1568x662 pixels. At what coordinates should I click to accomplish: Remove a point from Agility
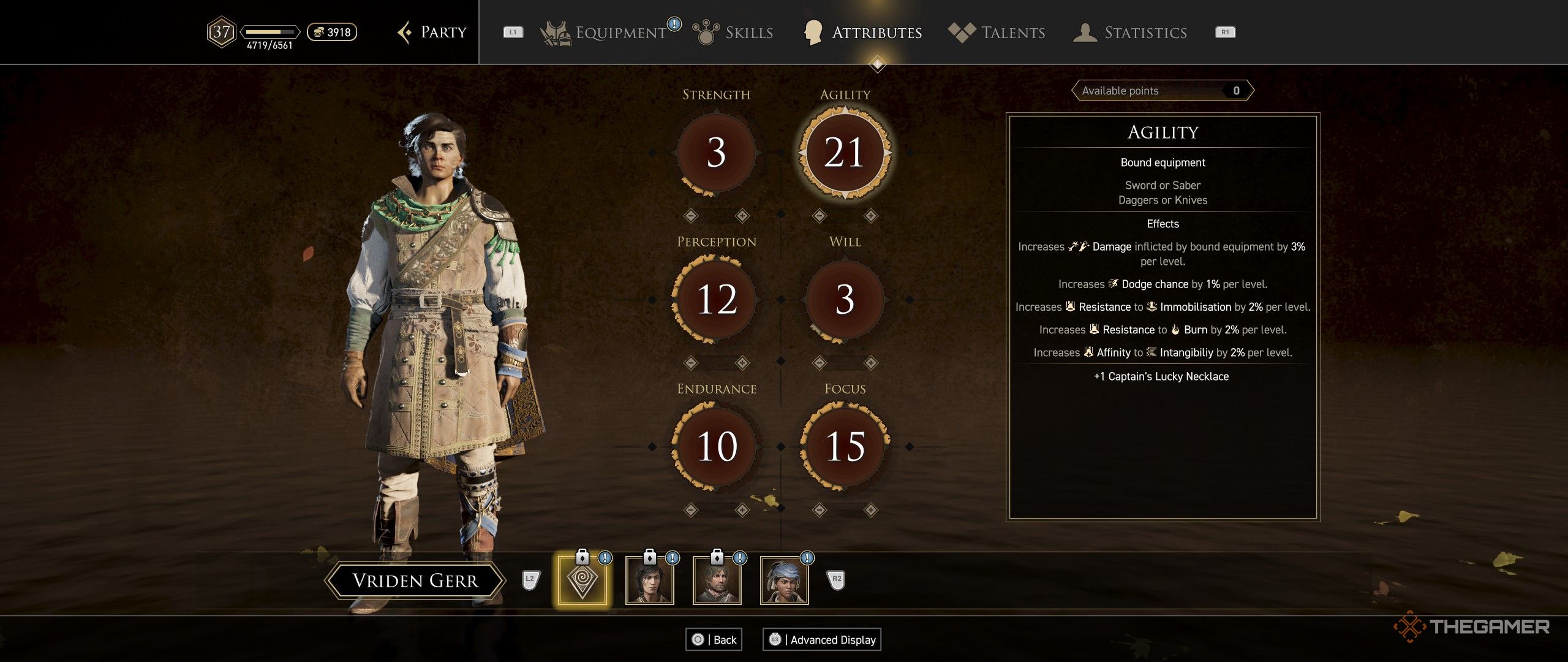tap(819, 216)
